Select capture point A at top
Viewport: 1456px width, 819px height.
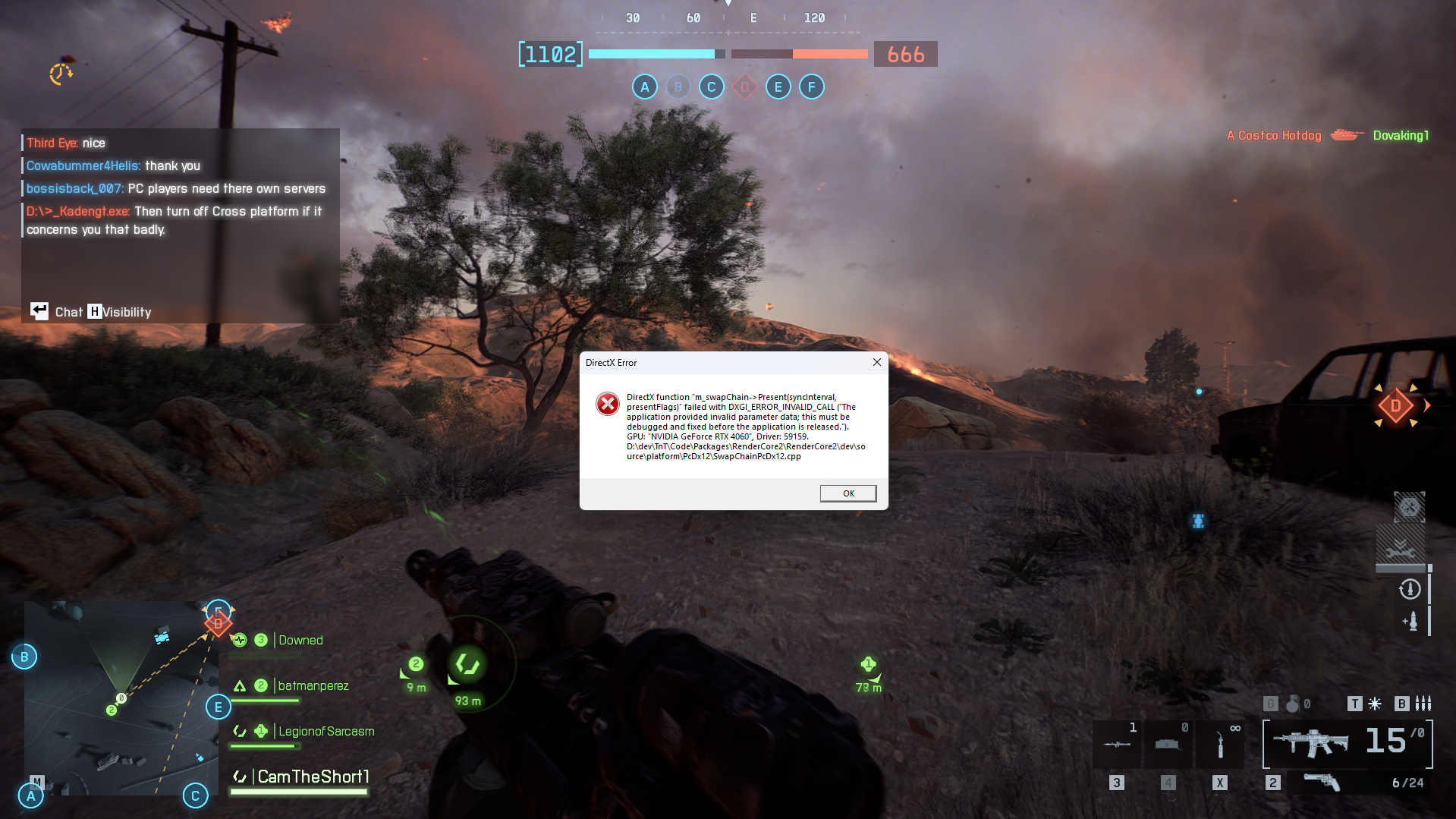(x=644, y=87)
